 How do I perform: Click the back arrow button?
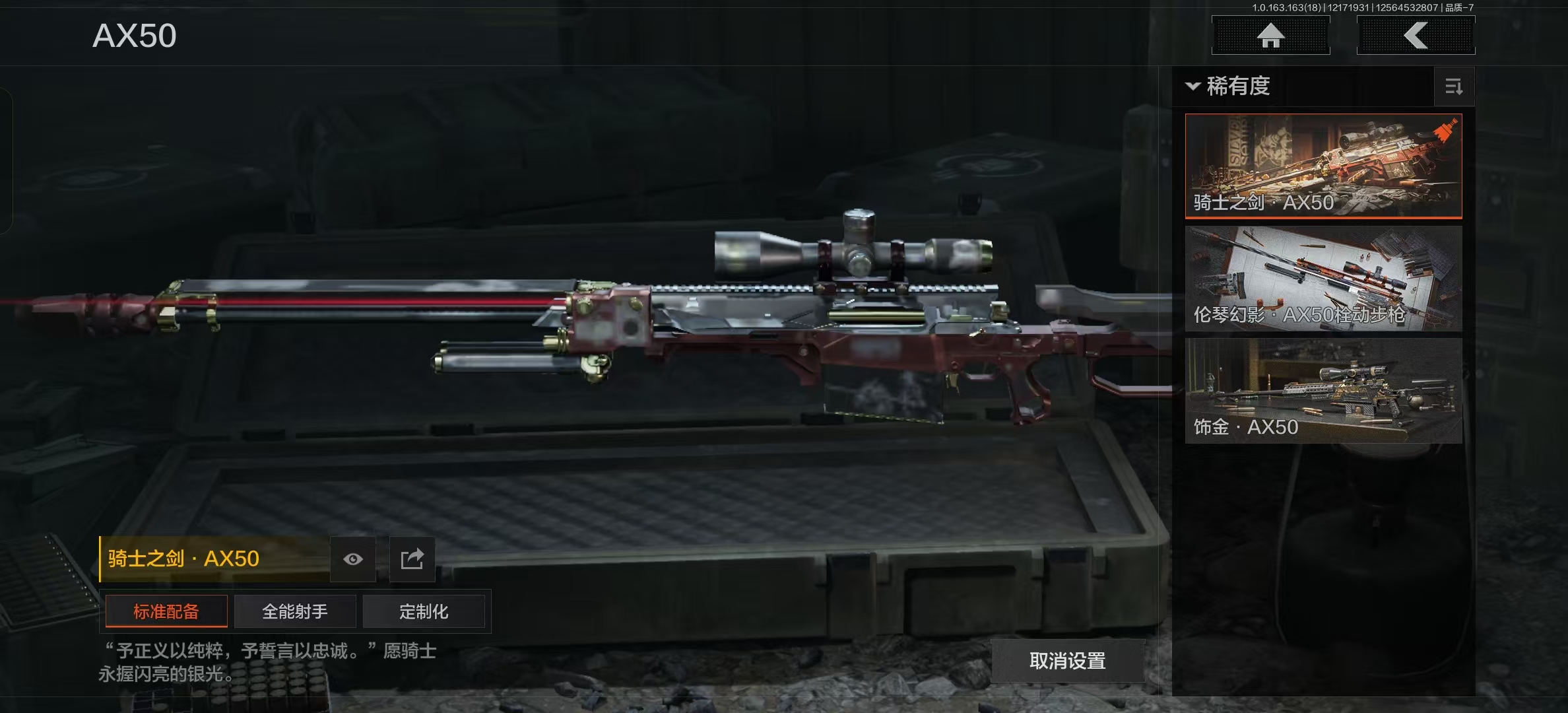click(1416, 36)
